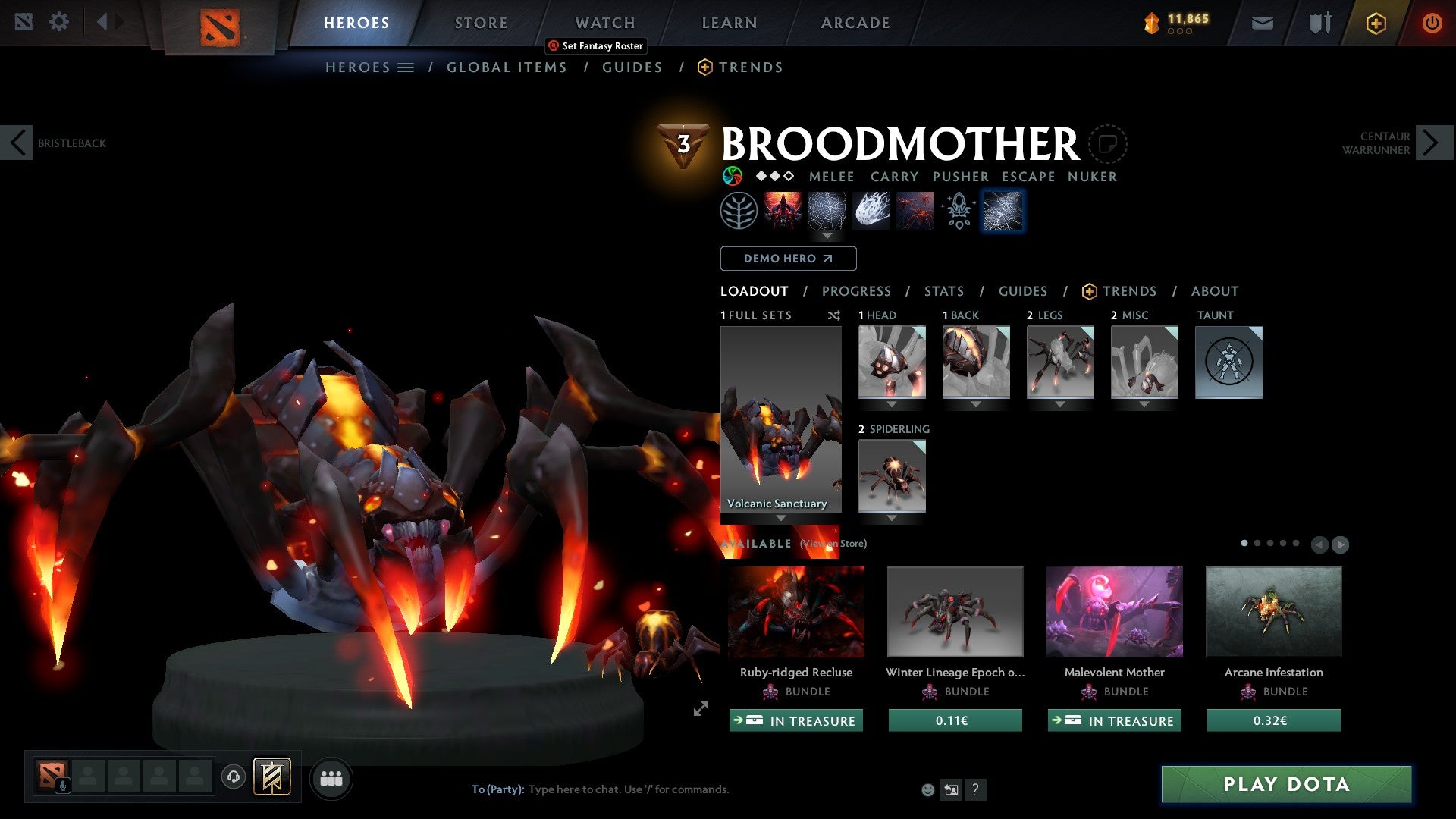The height and width of the screenshot is (819, 1456).
Task: Open the emoticon smiley in the chat bar
Action: tap(927, 789)
